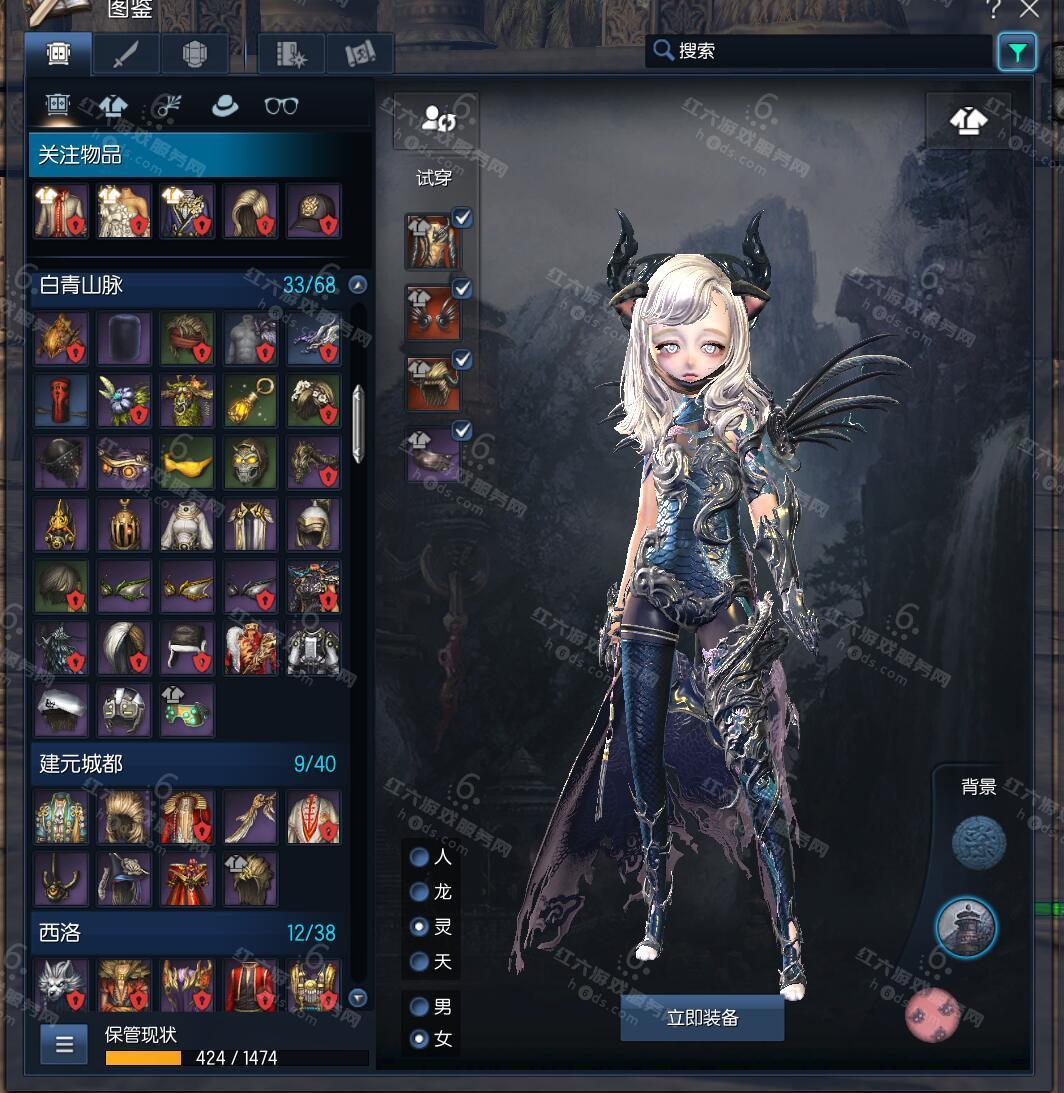Switch gender to 男
This screenshot has width=1064, height=1093.
coord(421,1007)
